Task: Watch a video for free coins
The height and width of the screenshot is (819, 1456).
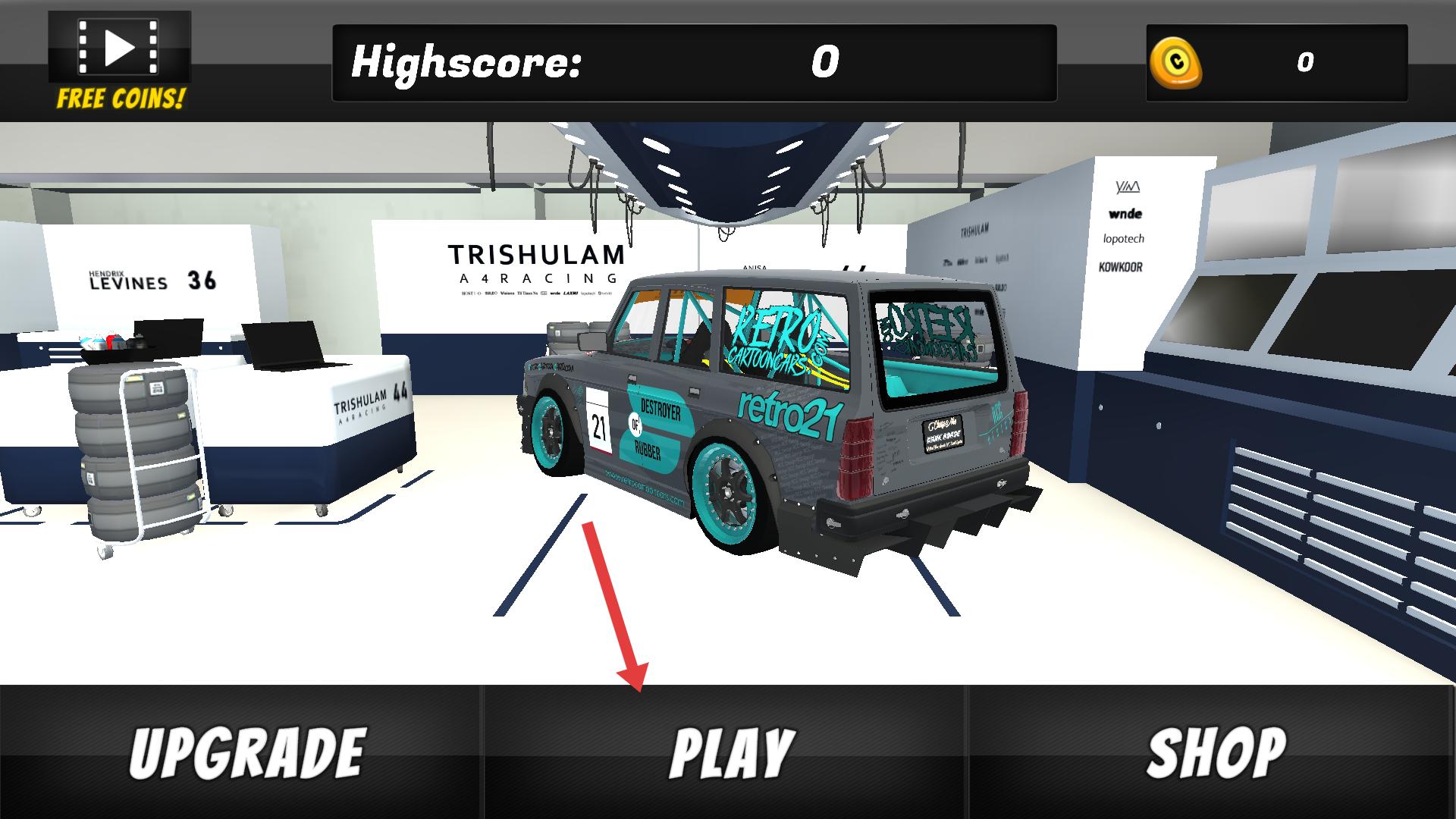Action: coord(120,61)
